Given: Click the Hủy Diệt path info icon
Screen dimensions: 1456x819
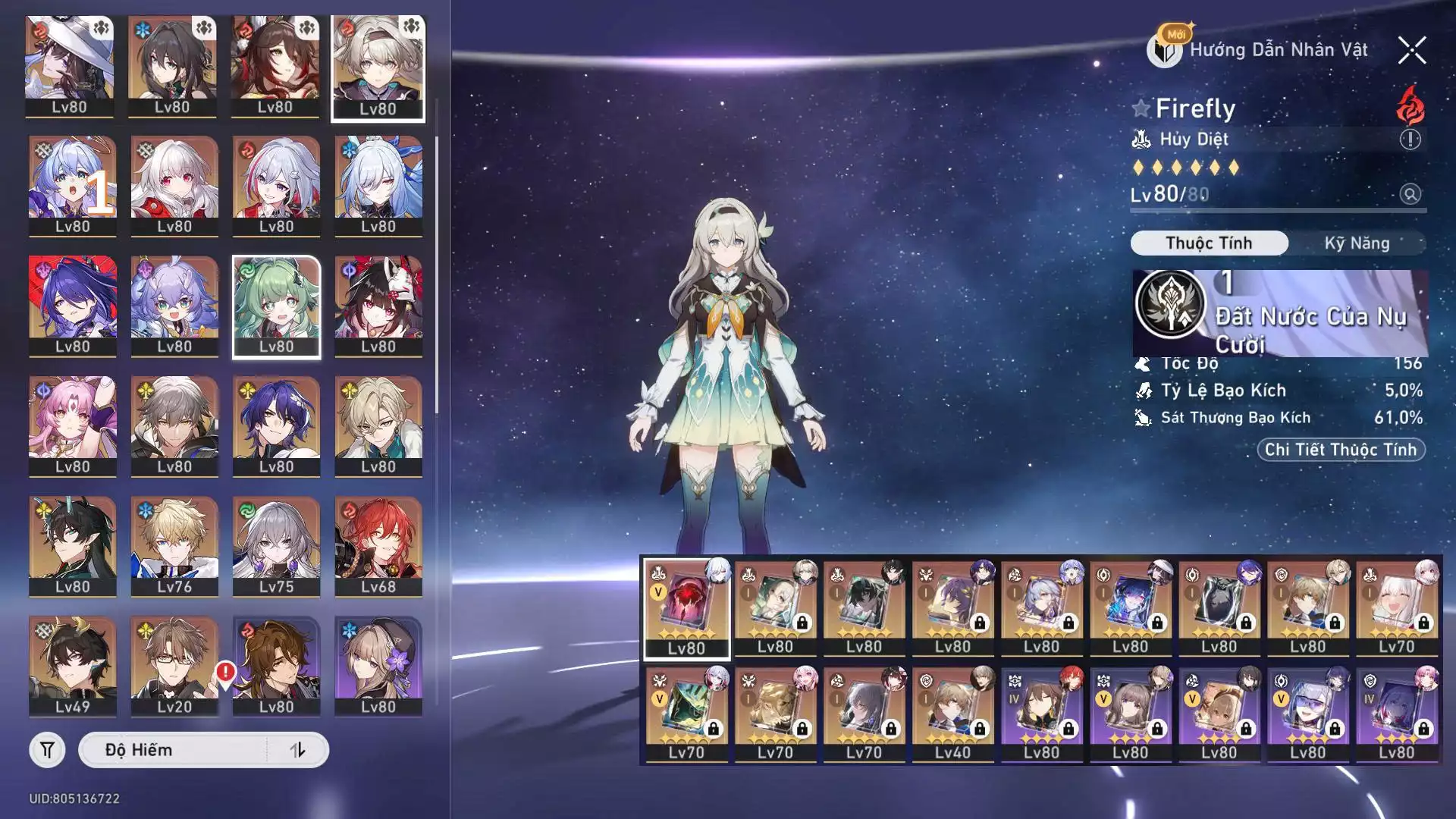Looking at the screenshot, I should [x=1410, y=140].
